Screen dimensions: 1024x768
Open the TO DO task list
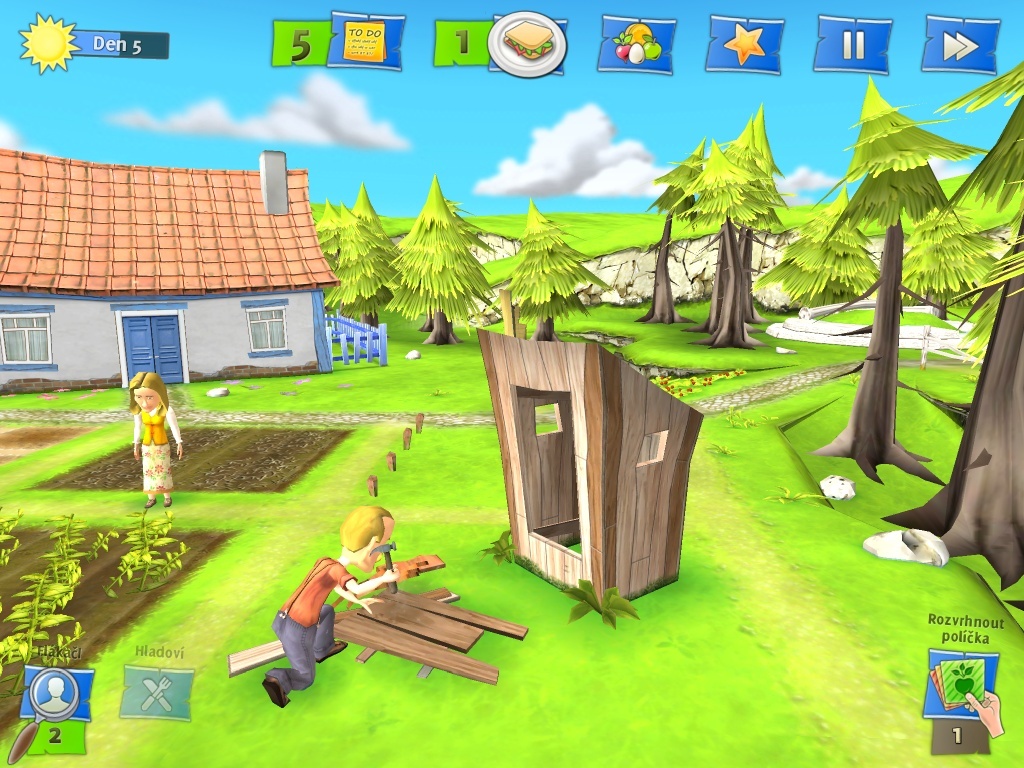coord(364,42)
